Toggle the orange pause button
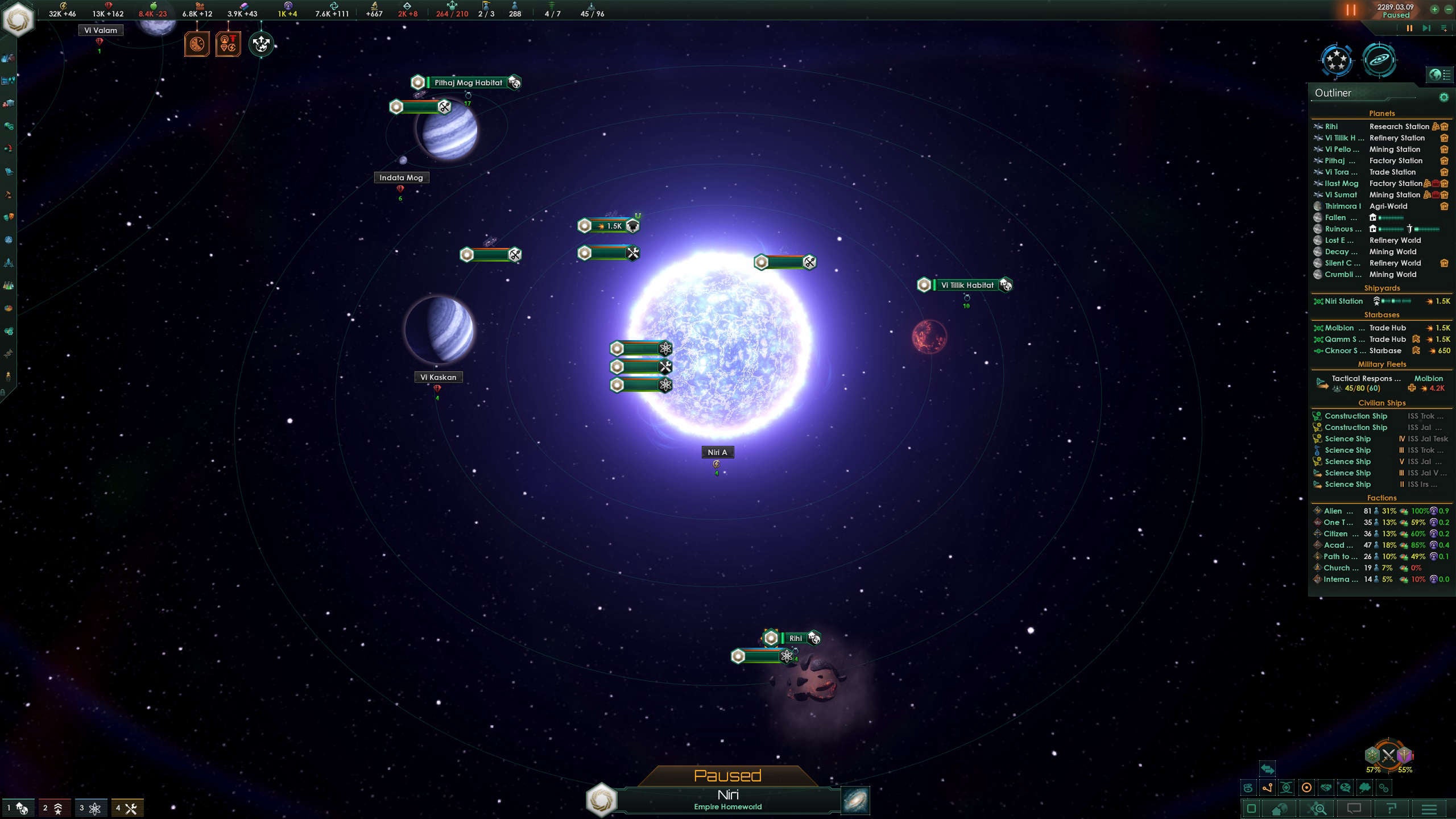The width and height of the screenshot is (1456, 819). pos(1351,10)
